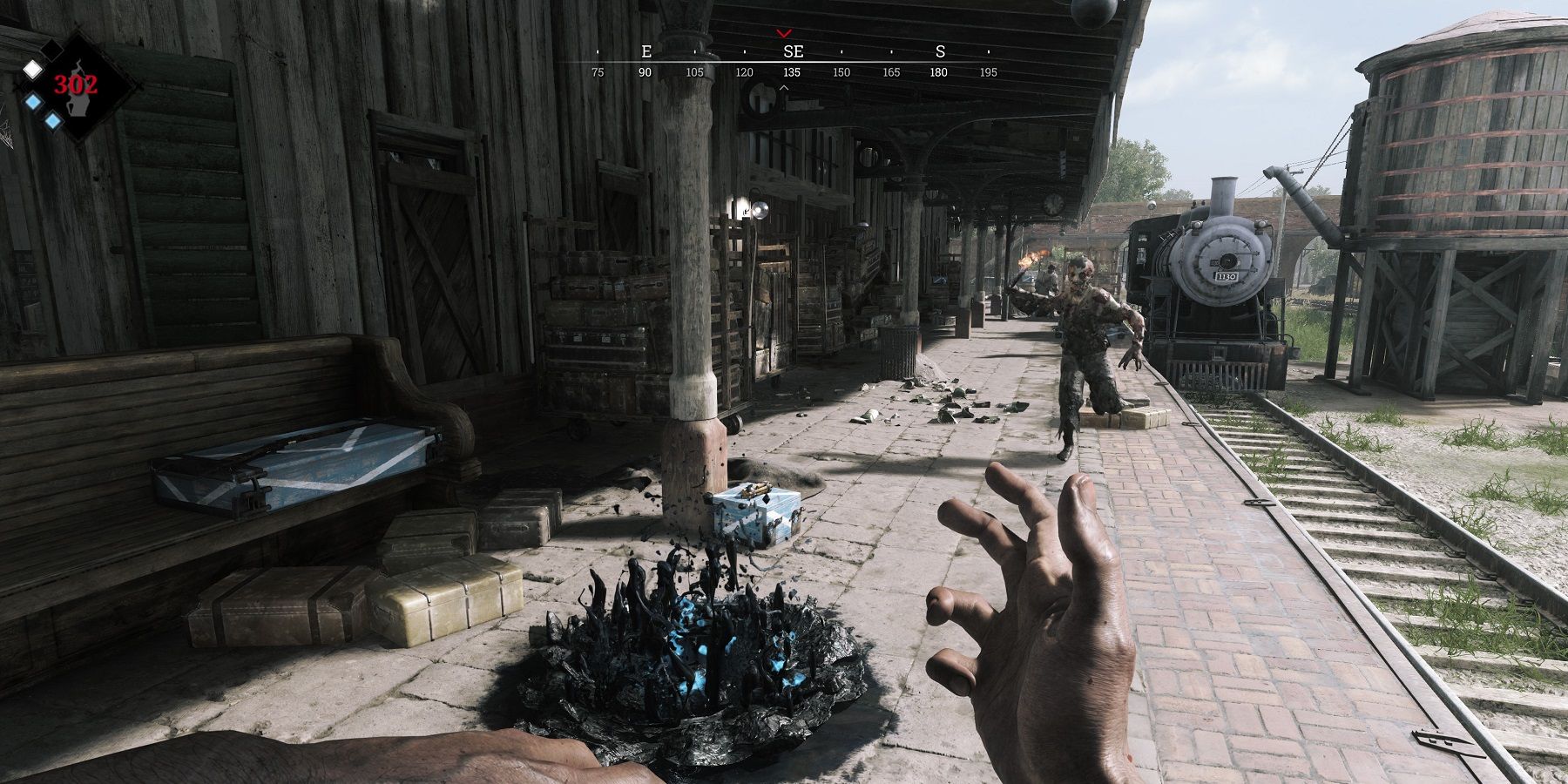Select the 135 heading on the compass
The width and height of the screenshot is (1568, 784).
point(791,73)
